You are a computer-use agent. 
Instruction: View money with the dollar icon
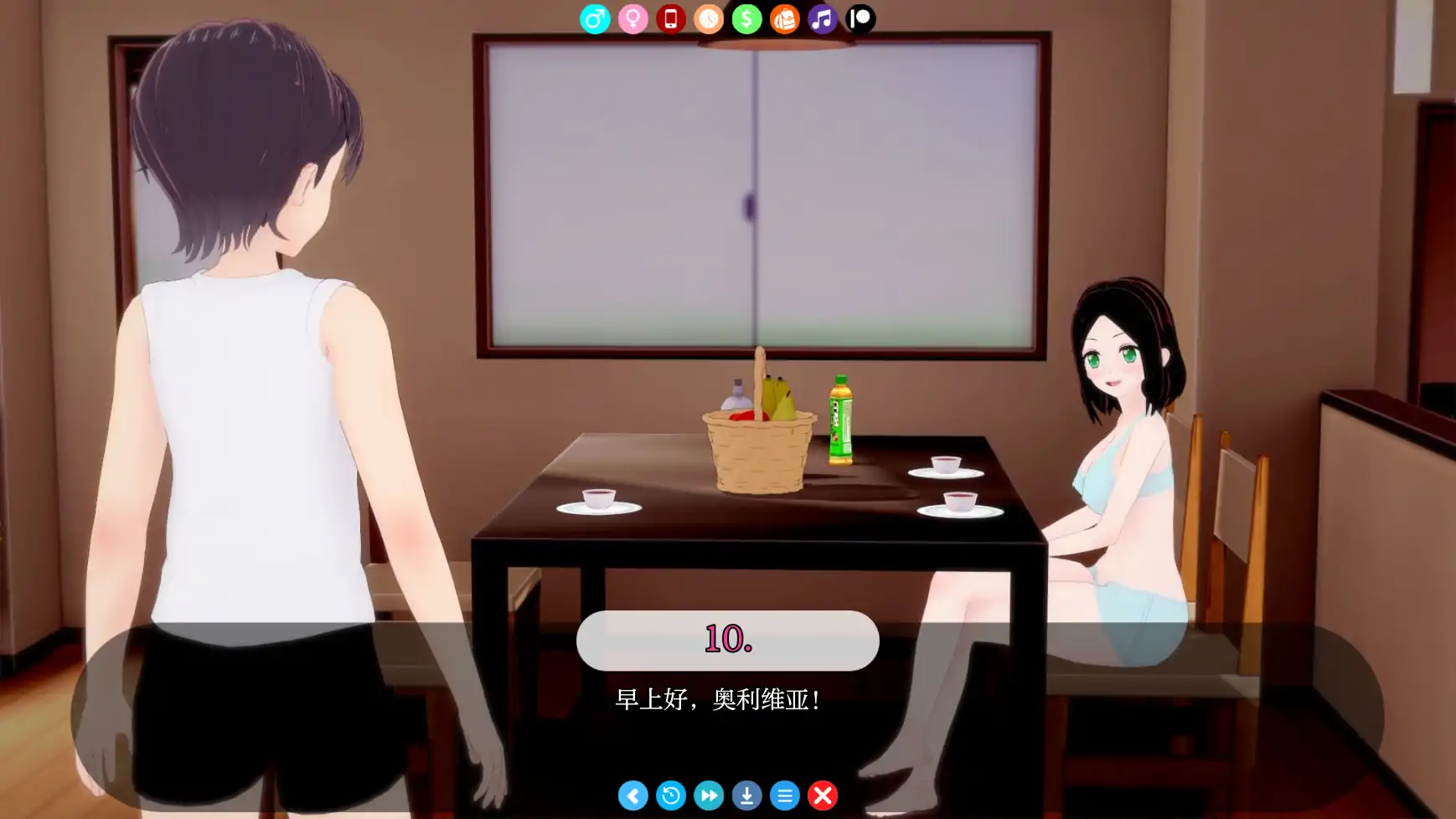click(x=747, y=18)
